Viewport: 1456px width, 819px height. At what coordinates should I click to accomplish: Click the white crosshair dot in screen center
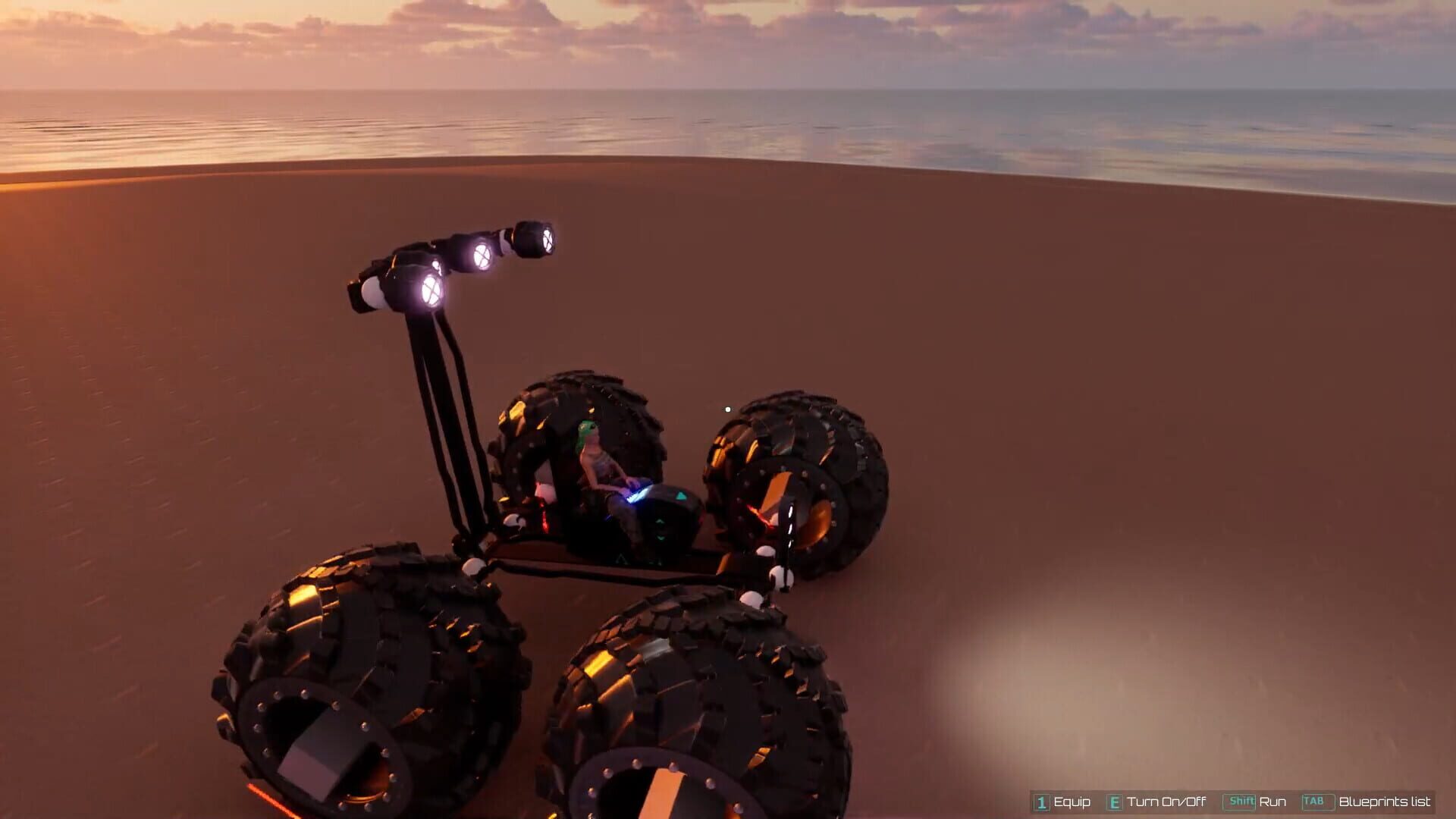tap(727, 408)
